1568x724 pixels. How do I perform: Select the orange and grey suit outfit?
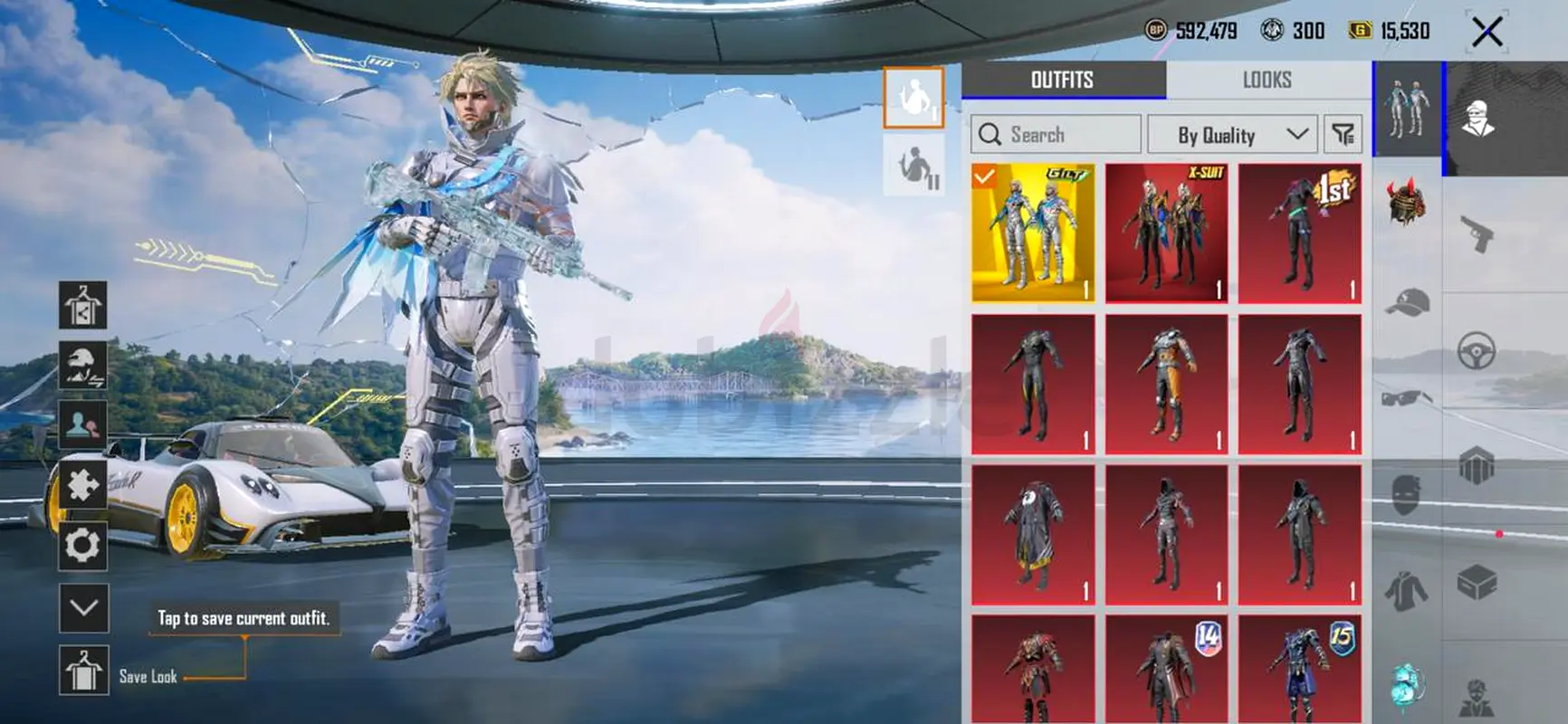tap(1166, 384)
